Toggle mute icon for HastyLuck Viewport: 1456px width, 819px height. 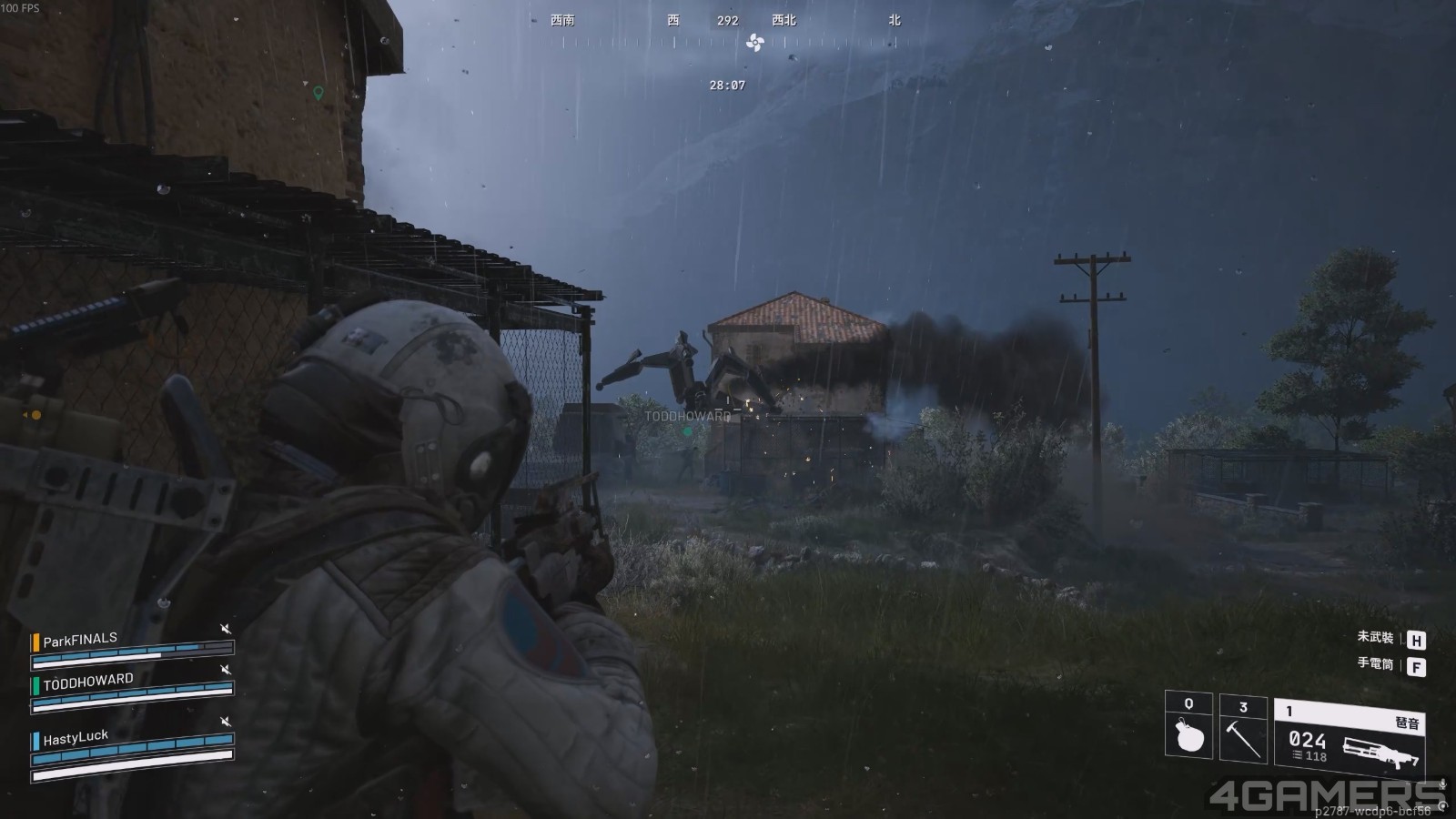click(x=226, y=722)
